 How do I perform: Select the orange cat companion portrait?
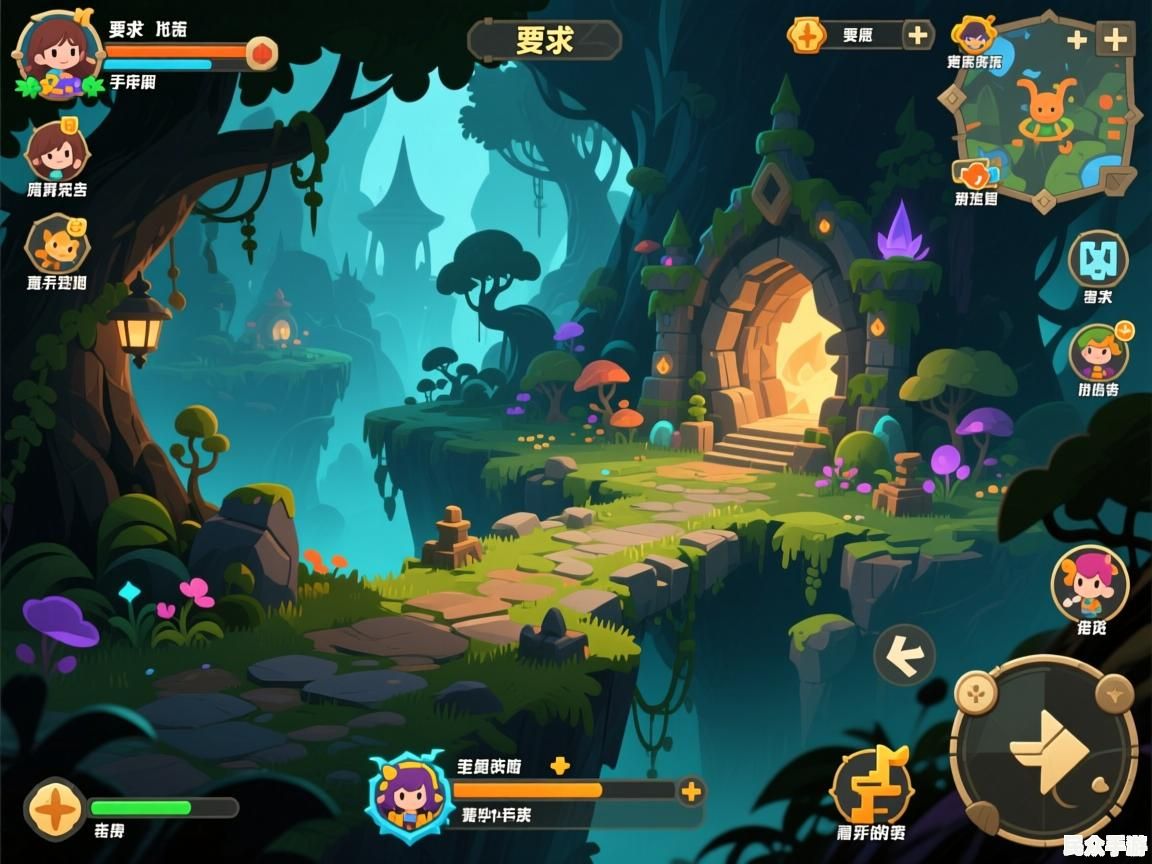(57, 244)
